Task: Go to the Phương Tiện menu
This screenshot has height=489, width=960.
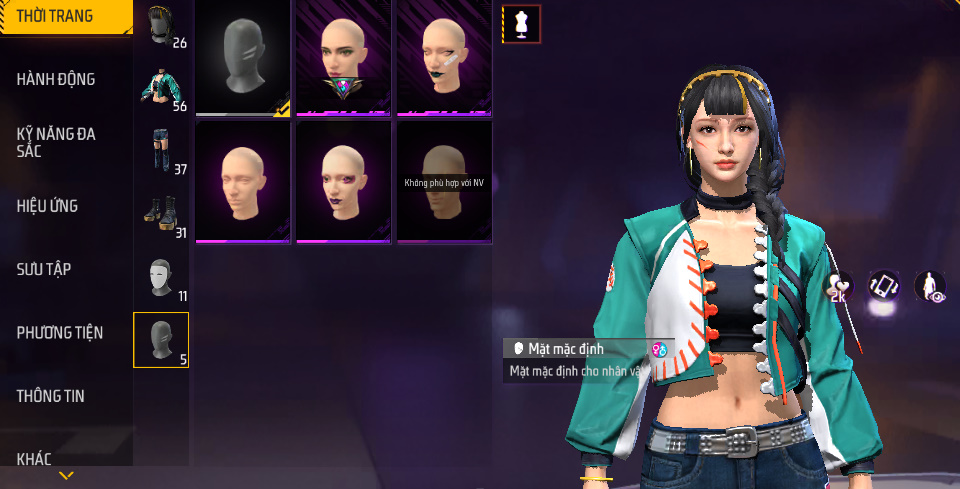Action: click(x=59, y=332)
